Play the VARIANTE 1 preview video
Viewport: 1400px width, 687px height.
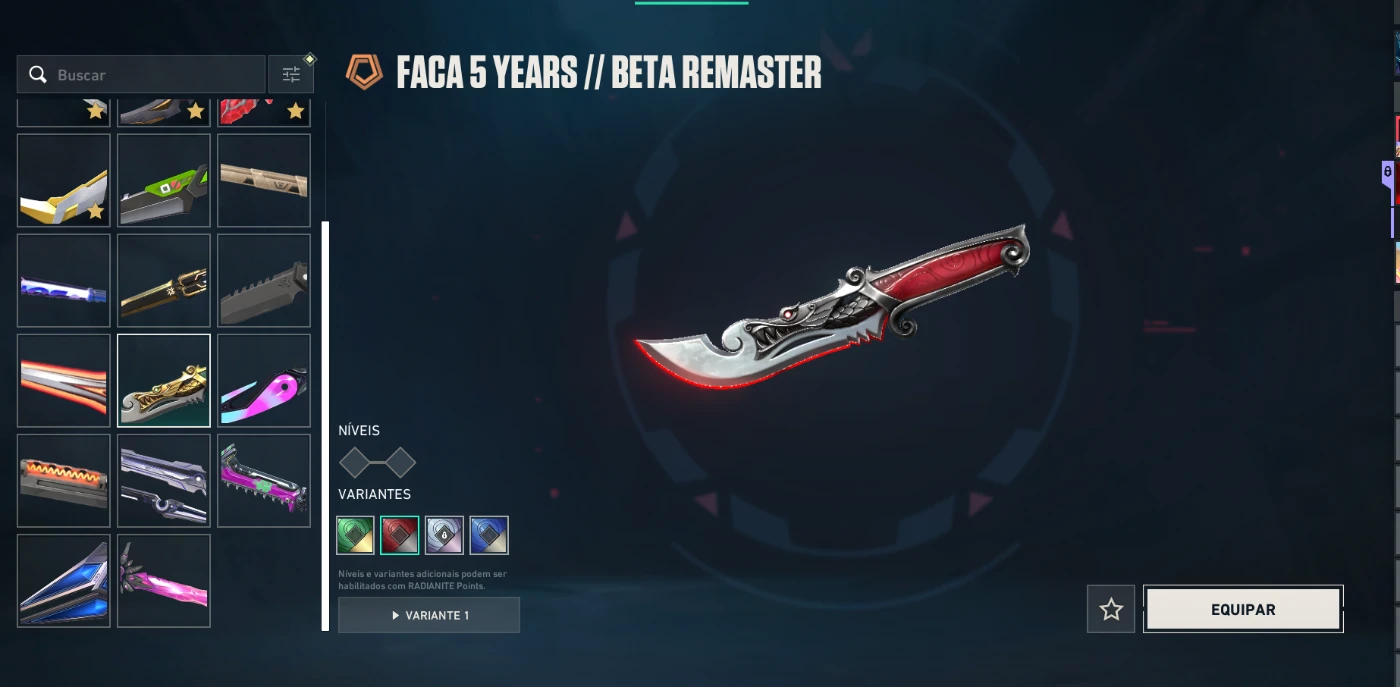click(x=429, y=615)
